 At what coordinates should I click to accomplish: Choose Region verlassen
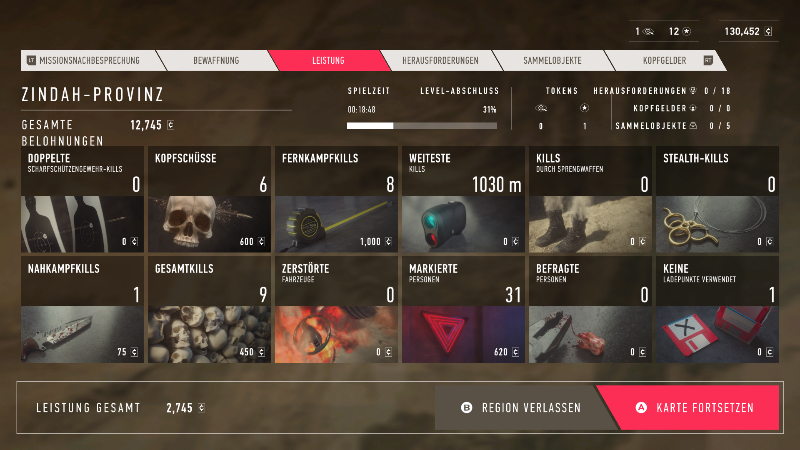pos(520,408)
